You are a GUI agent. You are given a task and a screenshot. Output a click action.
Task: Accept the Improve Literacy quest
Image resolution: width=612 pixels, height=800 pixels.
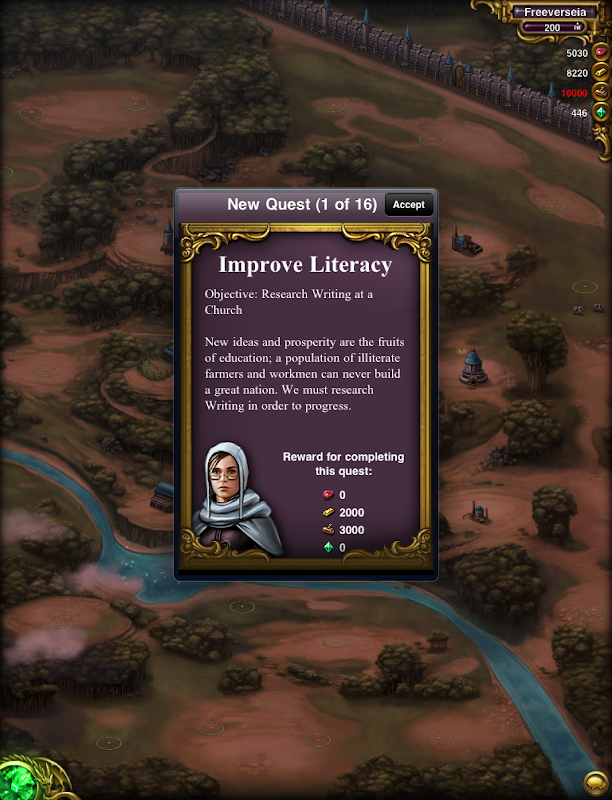(x=408, y=205)
